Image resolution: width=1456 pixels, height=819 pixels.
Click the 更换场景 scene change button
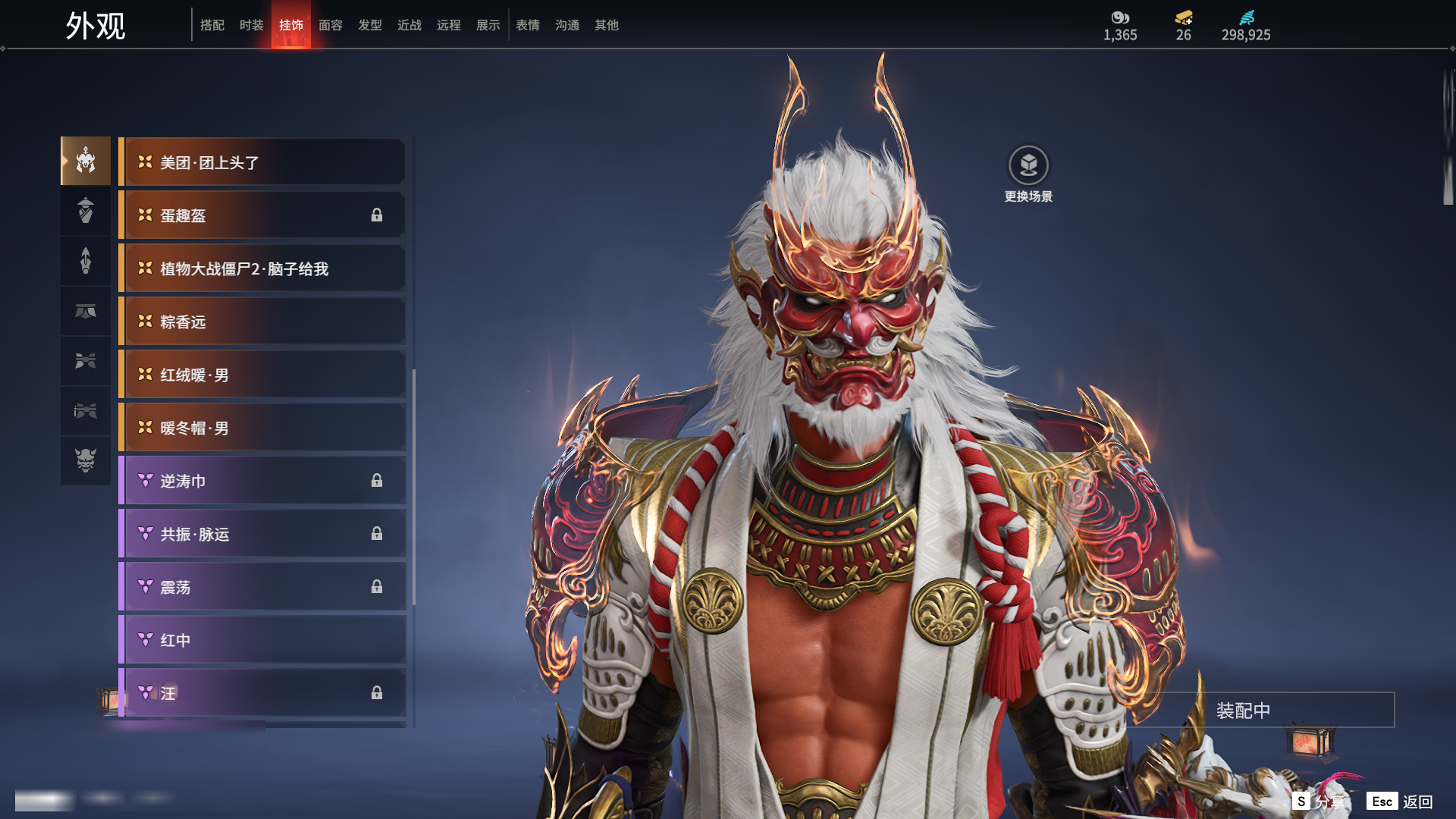point(1028,174)
